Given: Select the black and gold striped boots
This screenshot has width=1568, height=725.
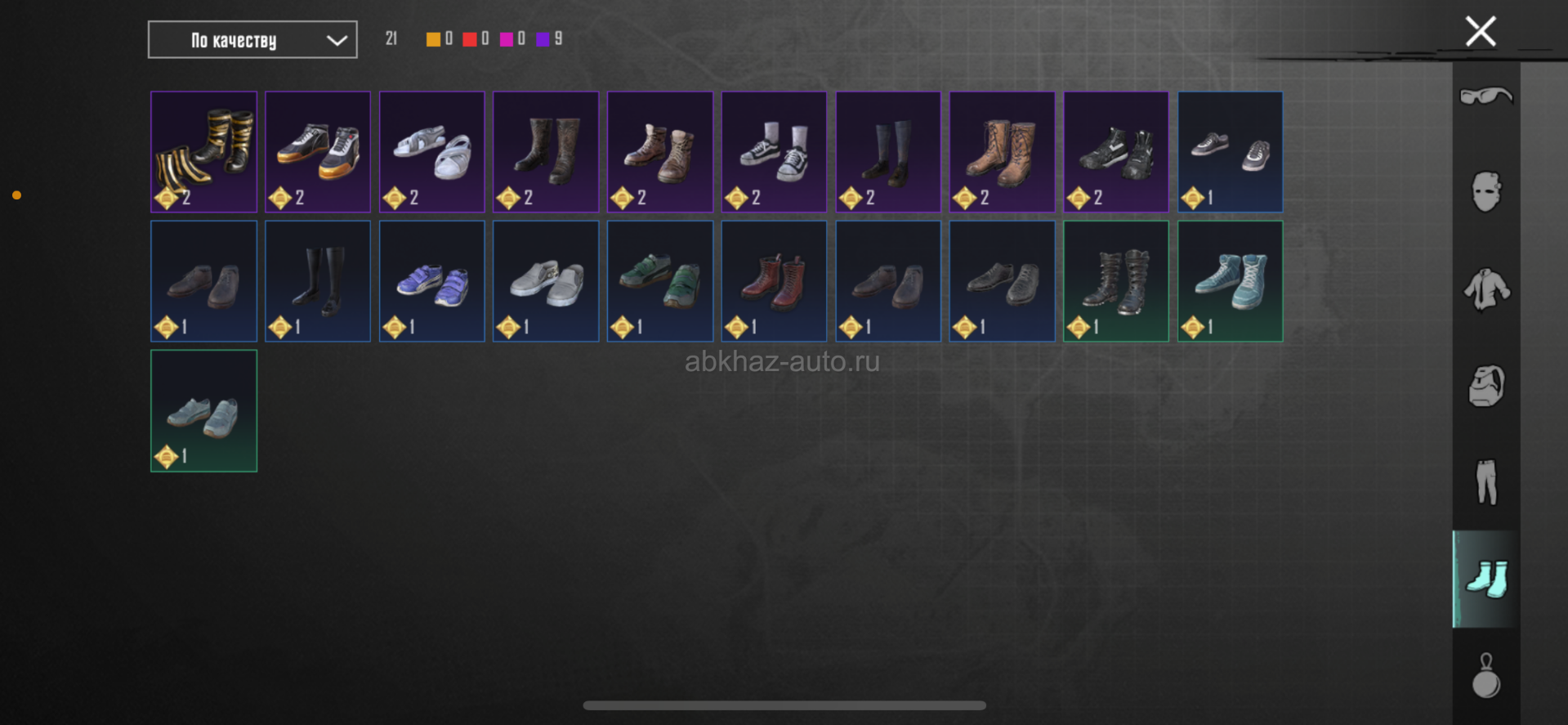Looking at the screenshot, I should 203,152.
